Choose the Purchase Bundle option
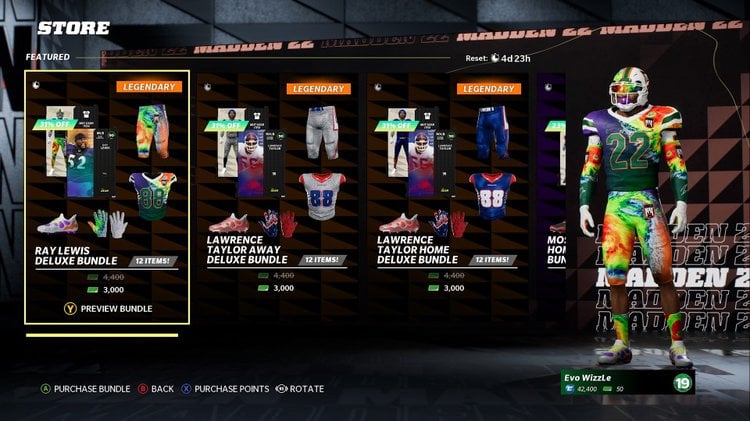 (84, 388)
